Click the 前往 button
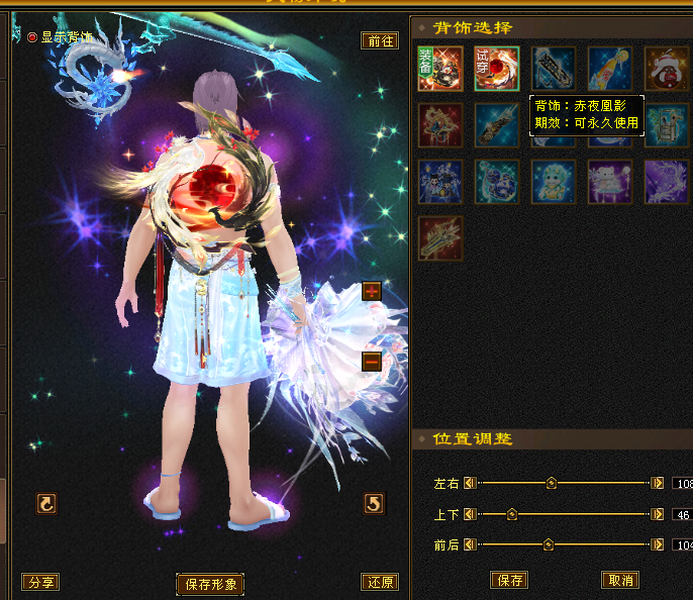Screen dimensions: 693x600 [x=379, y=41]
